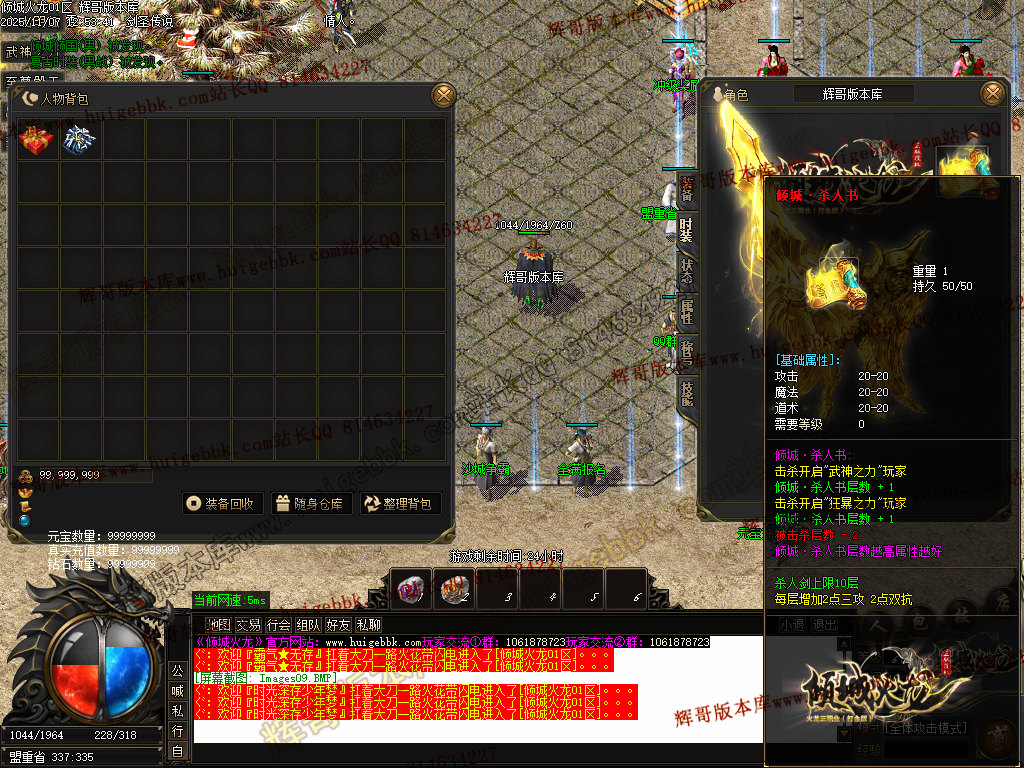Viewport: 1024px width, 768px height.
Task: Open the 私聊 private chat button
Action: [x=369, y=625]
